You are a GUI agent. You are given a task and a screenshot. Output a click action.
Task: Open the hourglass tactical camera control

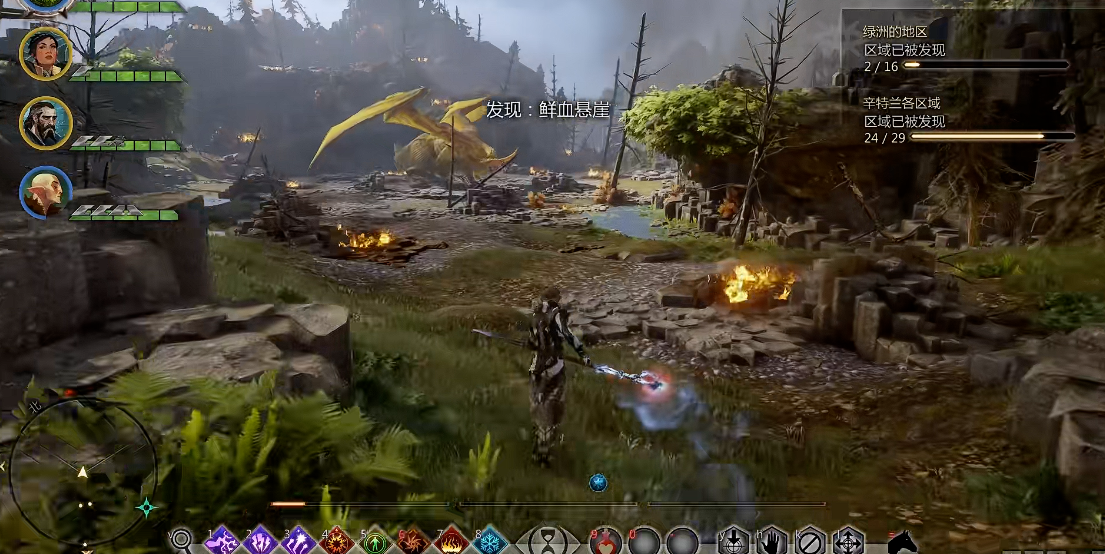click(548, 541)
